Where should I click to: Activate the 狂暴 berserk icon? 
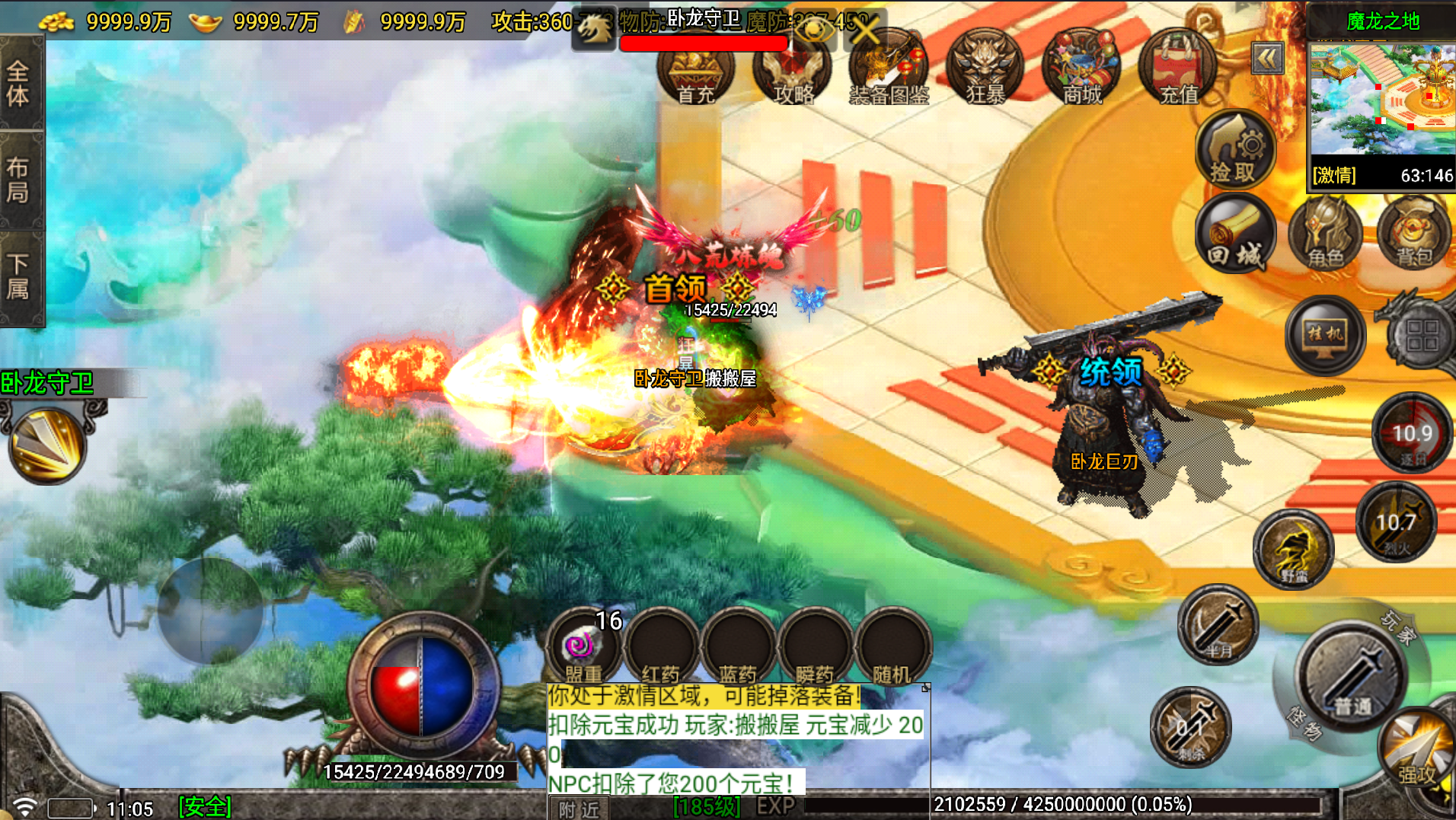point(985,71)
